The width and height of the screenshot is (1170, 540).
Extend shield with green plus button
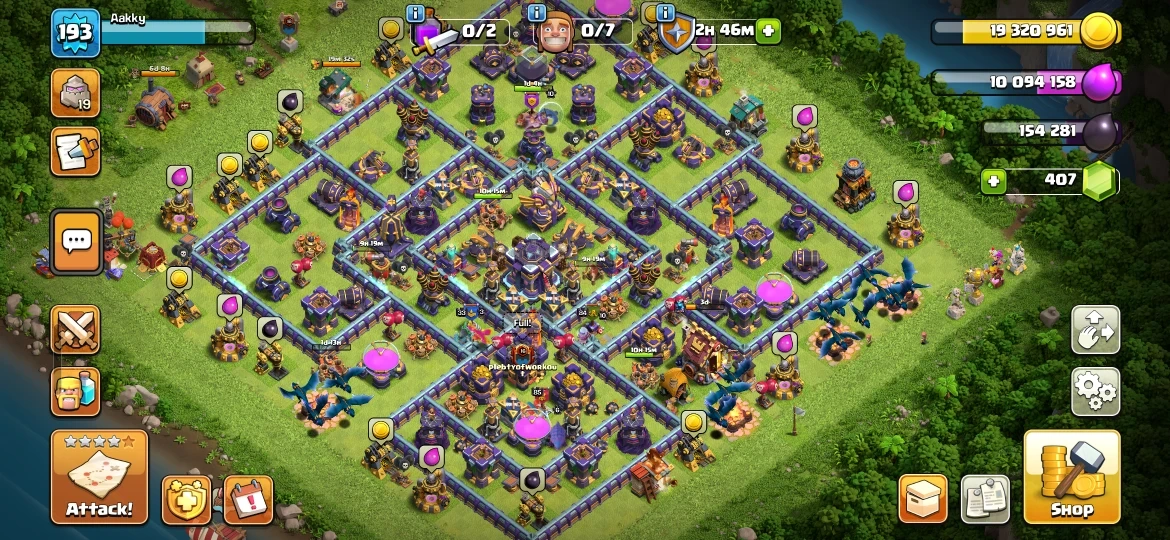click(768, 30)
